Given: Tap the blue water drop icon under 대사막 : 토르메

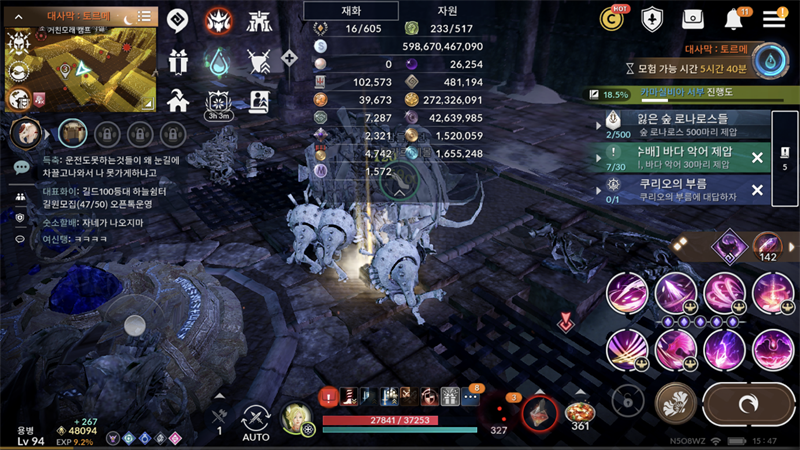Looking at the screenshot, I should tap(770, 61).
